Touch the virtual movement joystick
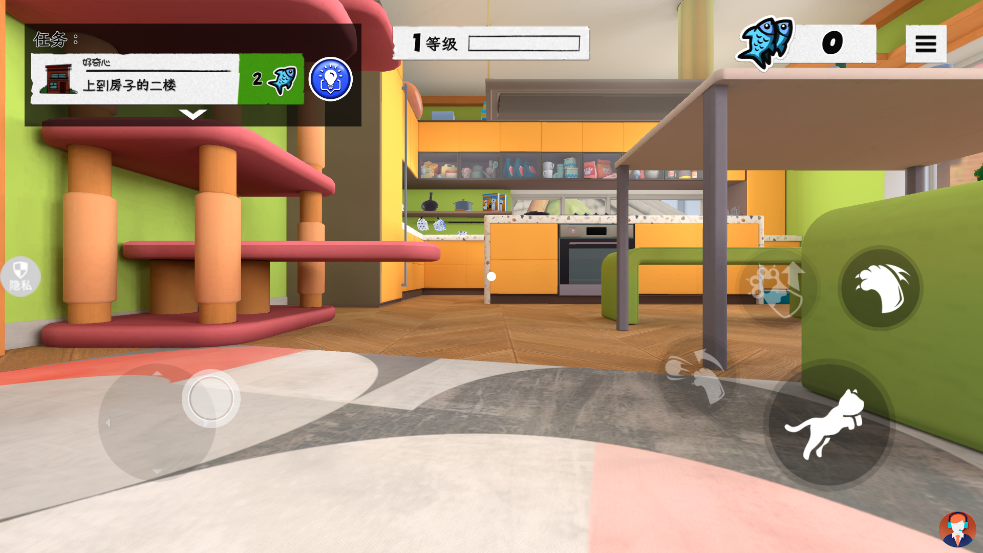The image size is (983, 553). [x=210, y=399]
